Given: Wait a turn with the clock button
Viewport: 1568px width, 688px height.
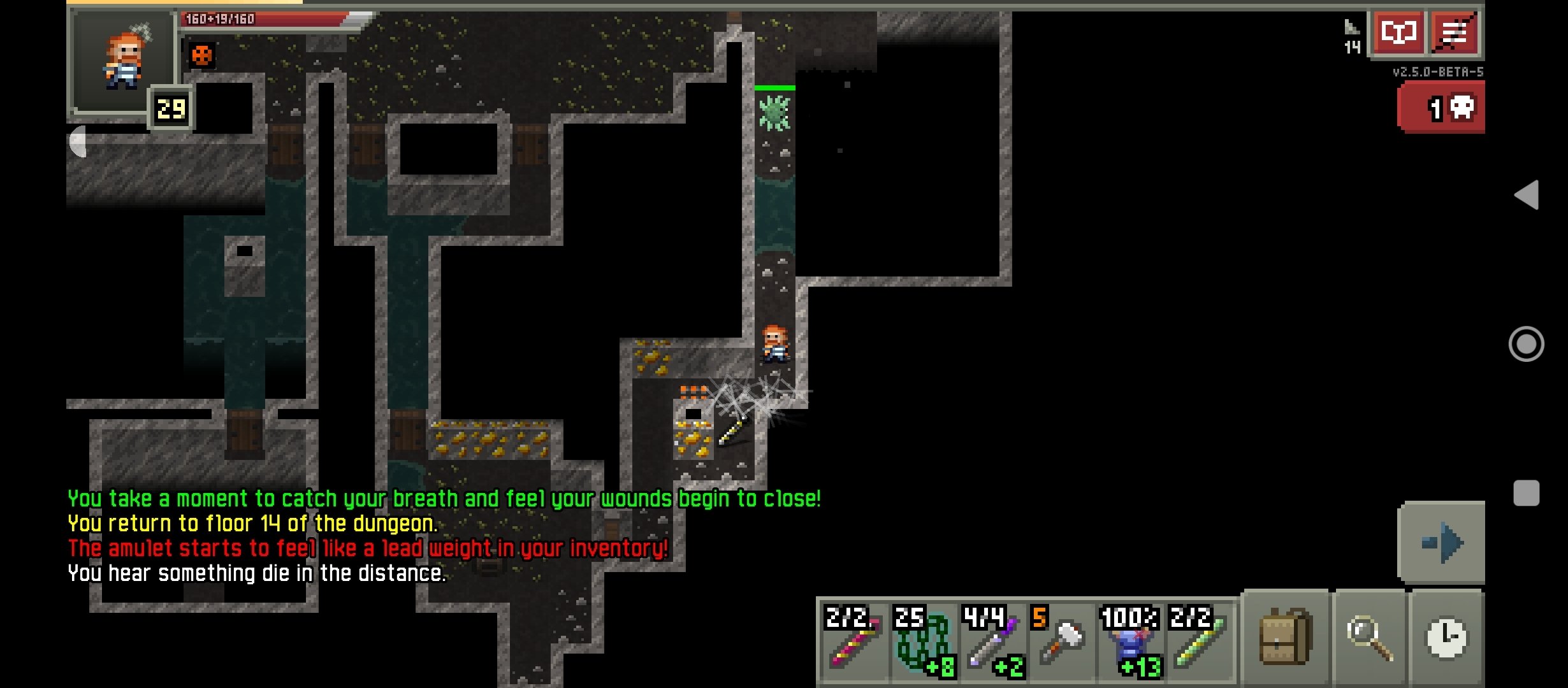Looking at the screenshot, I should tap(1447, 637).
